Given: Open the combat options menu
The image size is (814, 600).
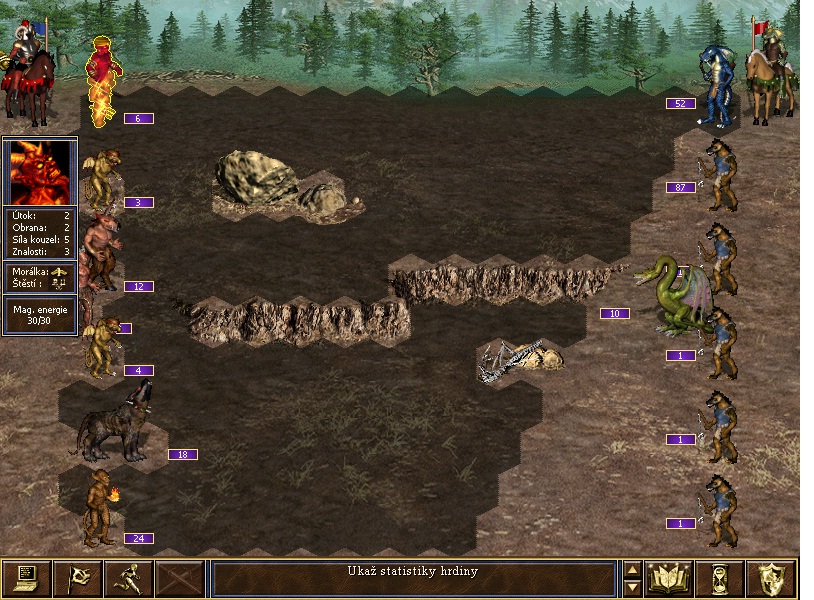Looking at the screenshot, I should coord(26,578).
